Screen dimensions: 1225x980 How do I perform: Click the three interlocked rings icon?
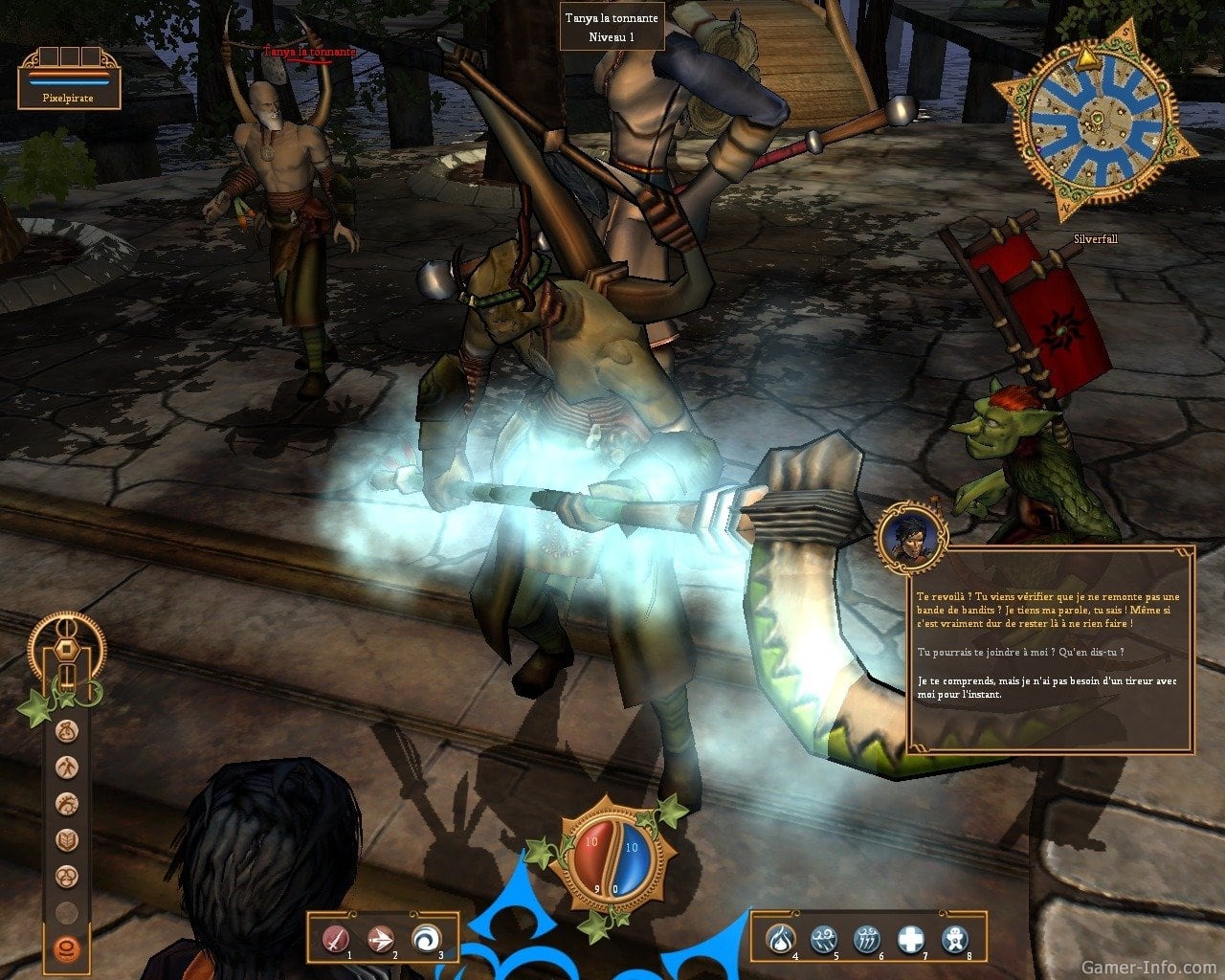tap(67, 876)
